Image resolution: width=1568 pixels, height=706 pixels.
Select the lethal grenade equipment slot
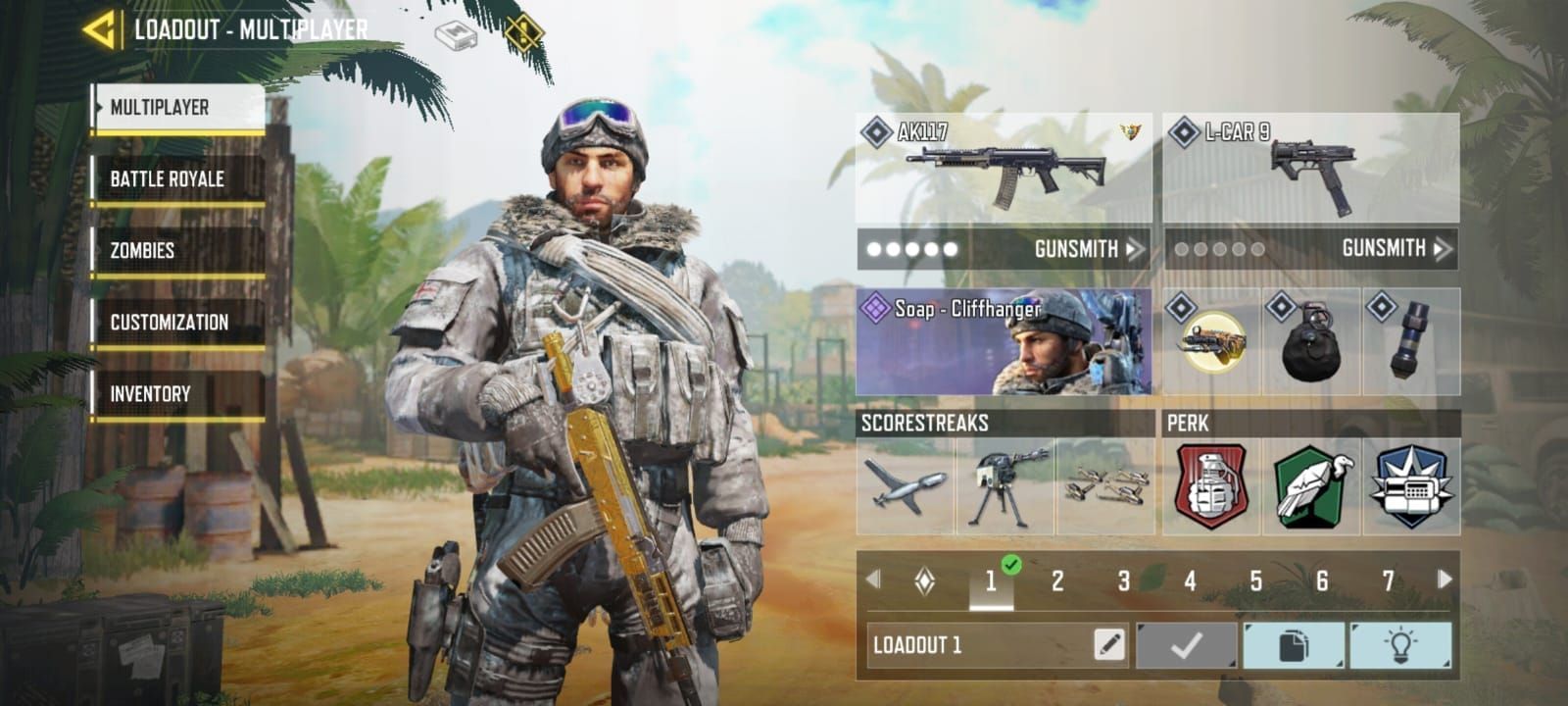(x=1311, y=340)
